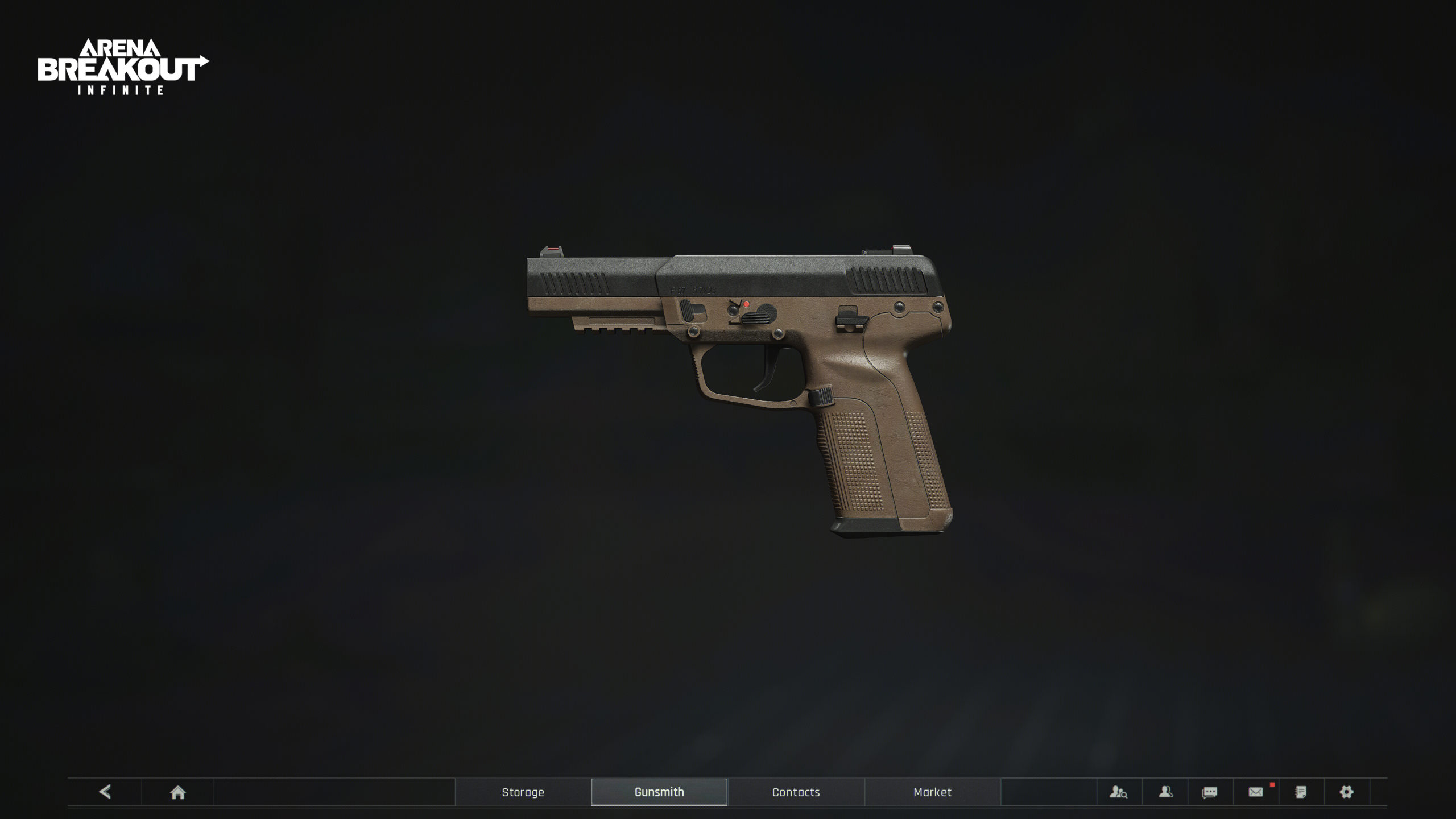Open the find players search icon
Viewport: 1456px width, 819px height.
(1118, 792)
